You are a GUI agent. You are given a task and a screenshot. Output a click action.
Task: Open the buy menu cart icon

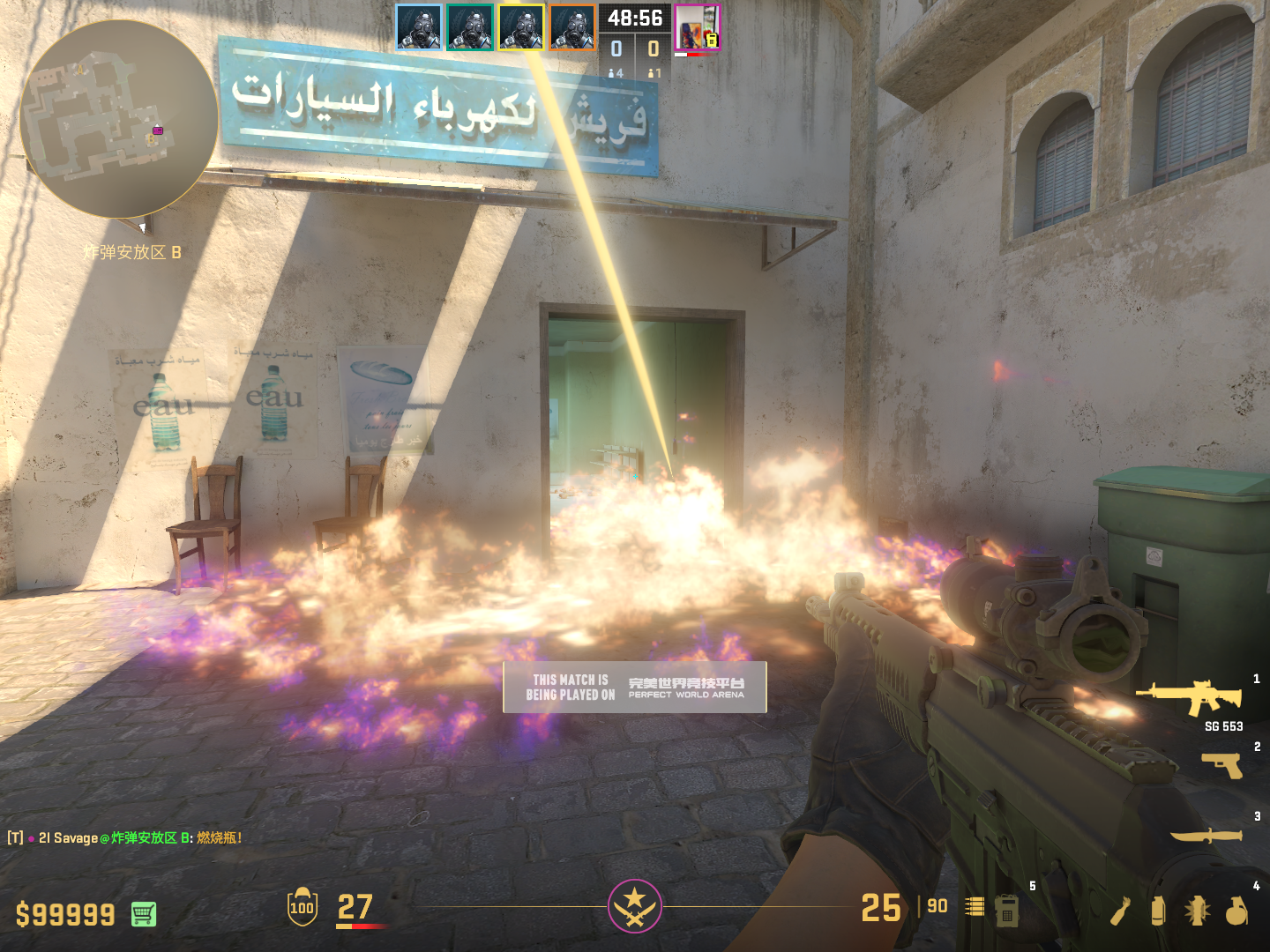(144, 914)
